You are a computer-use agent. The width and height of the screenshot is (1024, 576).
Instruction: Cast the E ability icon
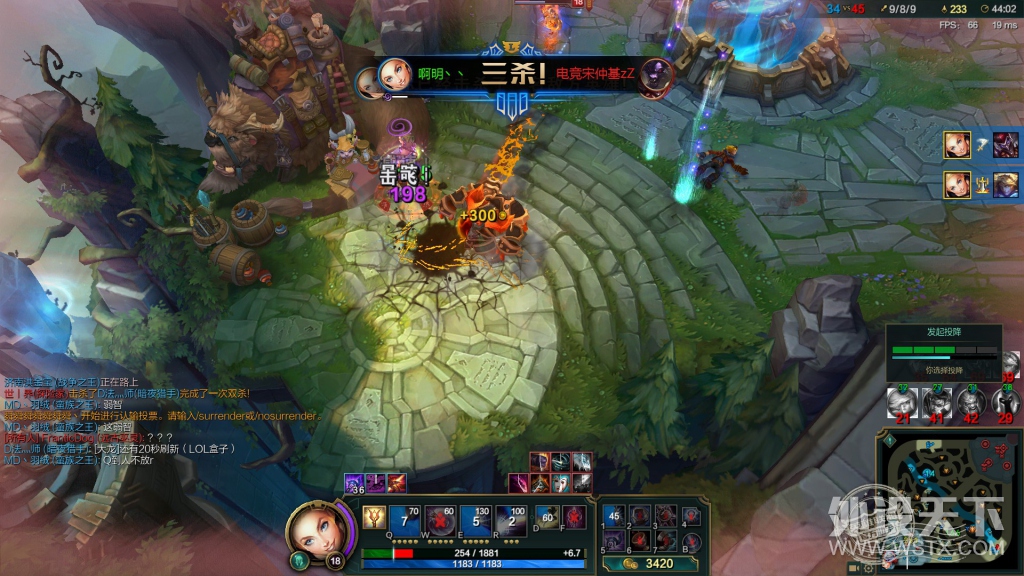479,521
